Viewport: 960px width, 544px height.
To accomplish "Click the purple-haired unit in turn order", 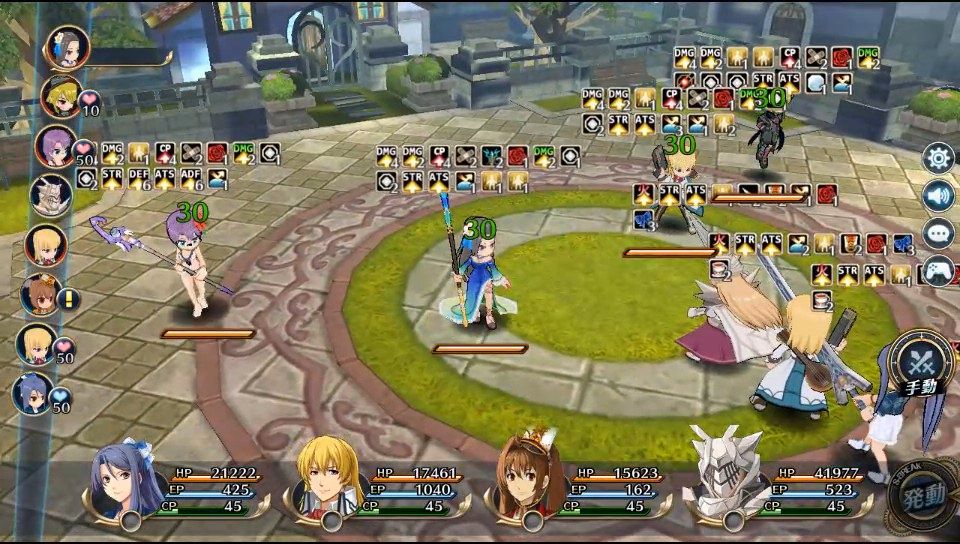I will (x=55, y=147).
